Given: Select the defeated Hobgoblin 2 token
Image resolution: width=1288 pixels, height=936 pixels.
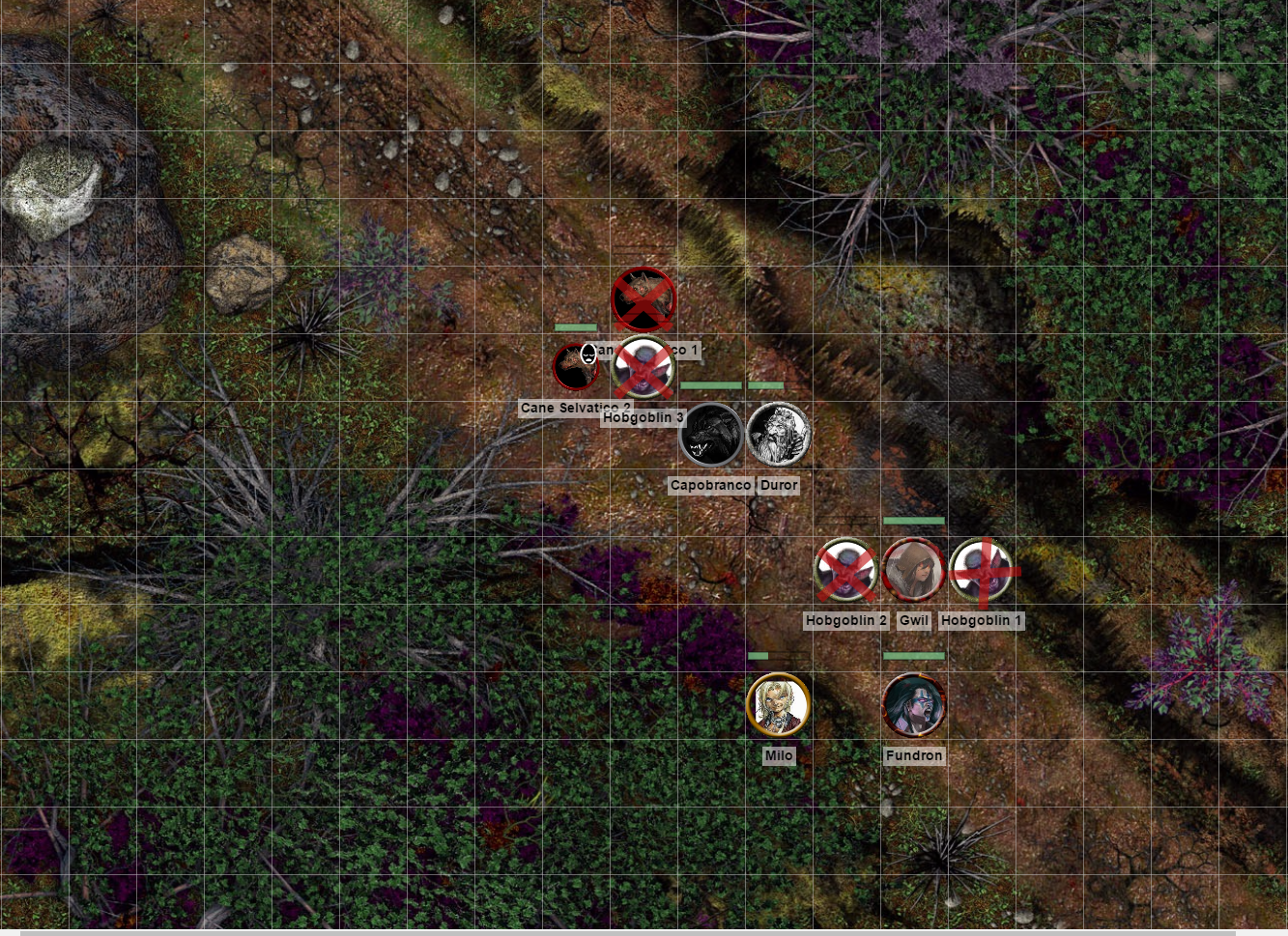Looking at the screenshot, I should pyautogui.click(x=846, y=570).
